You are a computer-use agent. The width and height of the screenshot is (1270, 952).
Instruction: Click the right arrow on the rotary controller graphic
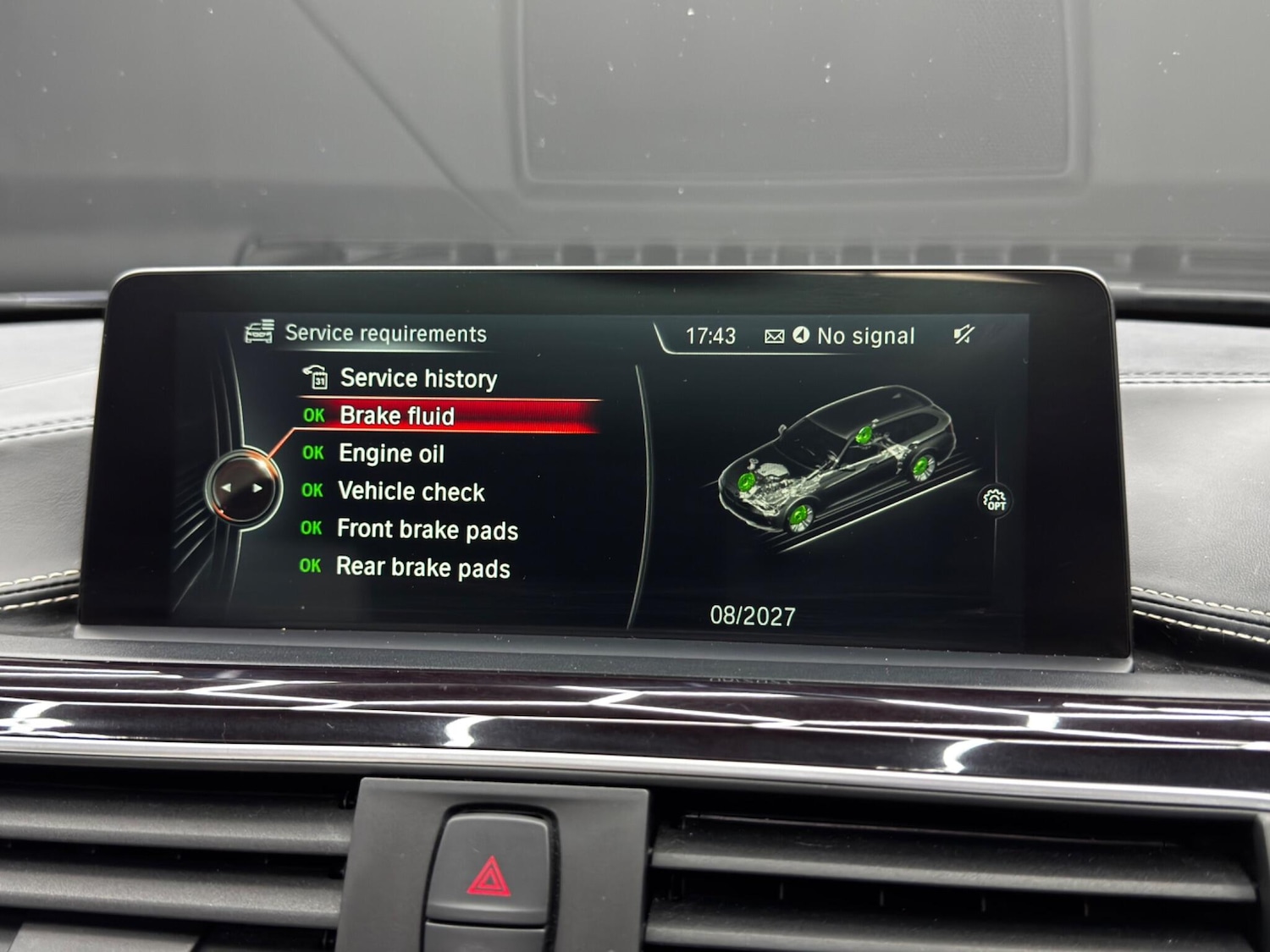point(257,488)
